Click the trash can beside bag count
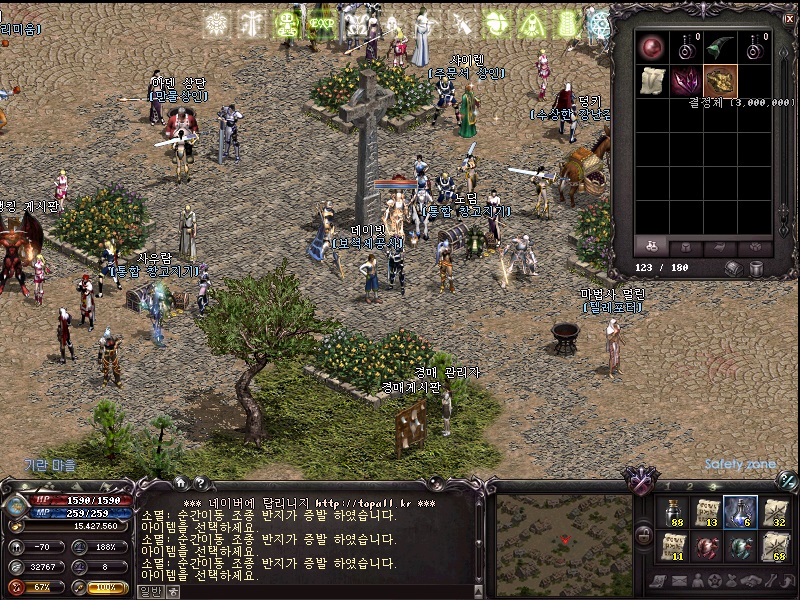The width and height of the screenshot is (800, 600). click(757, 268)
